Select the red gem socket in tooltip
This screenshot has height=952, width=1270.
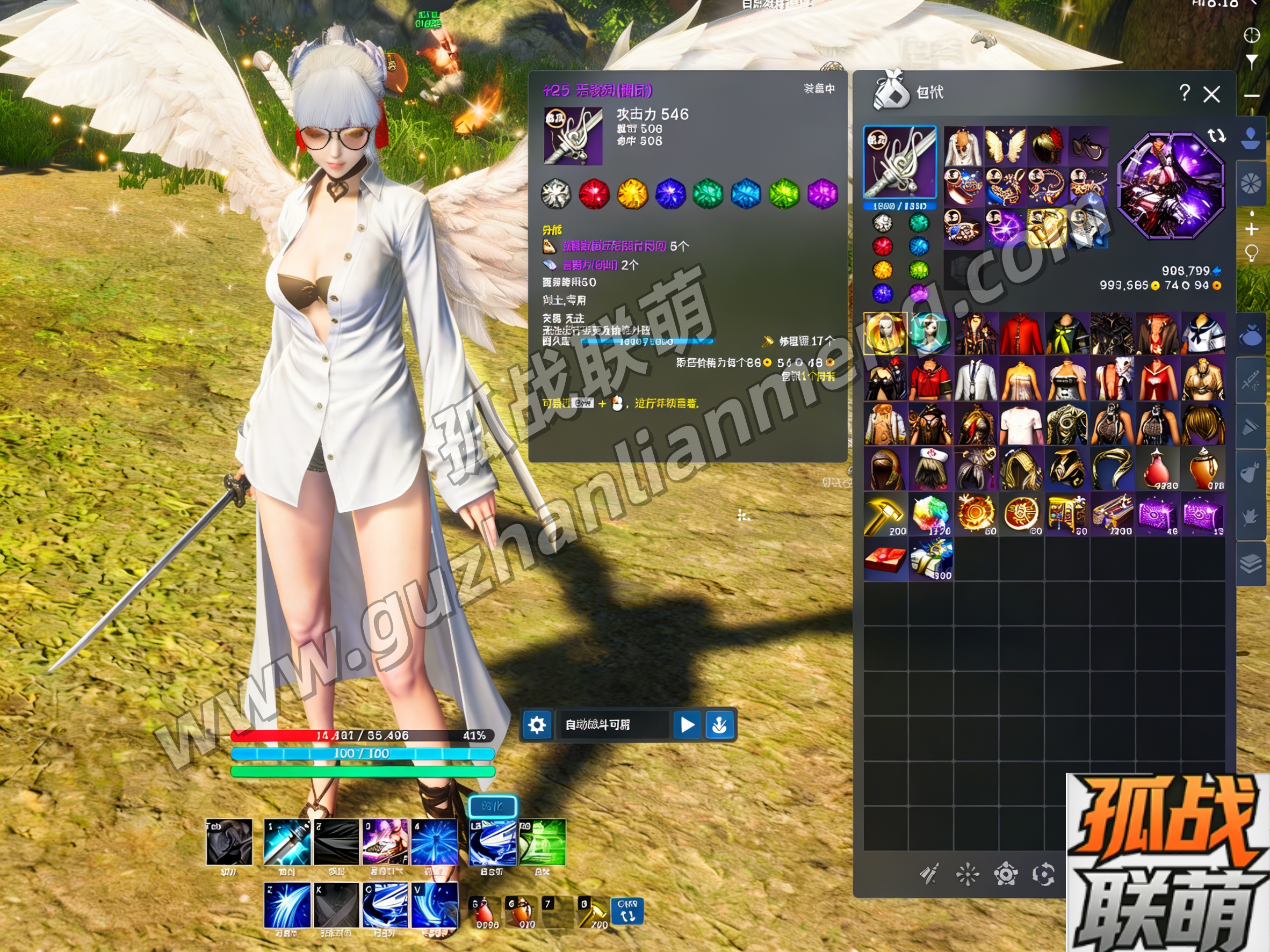[x=594, y=193]
